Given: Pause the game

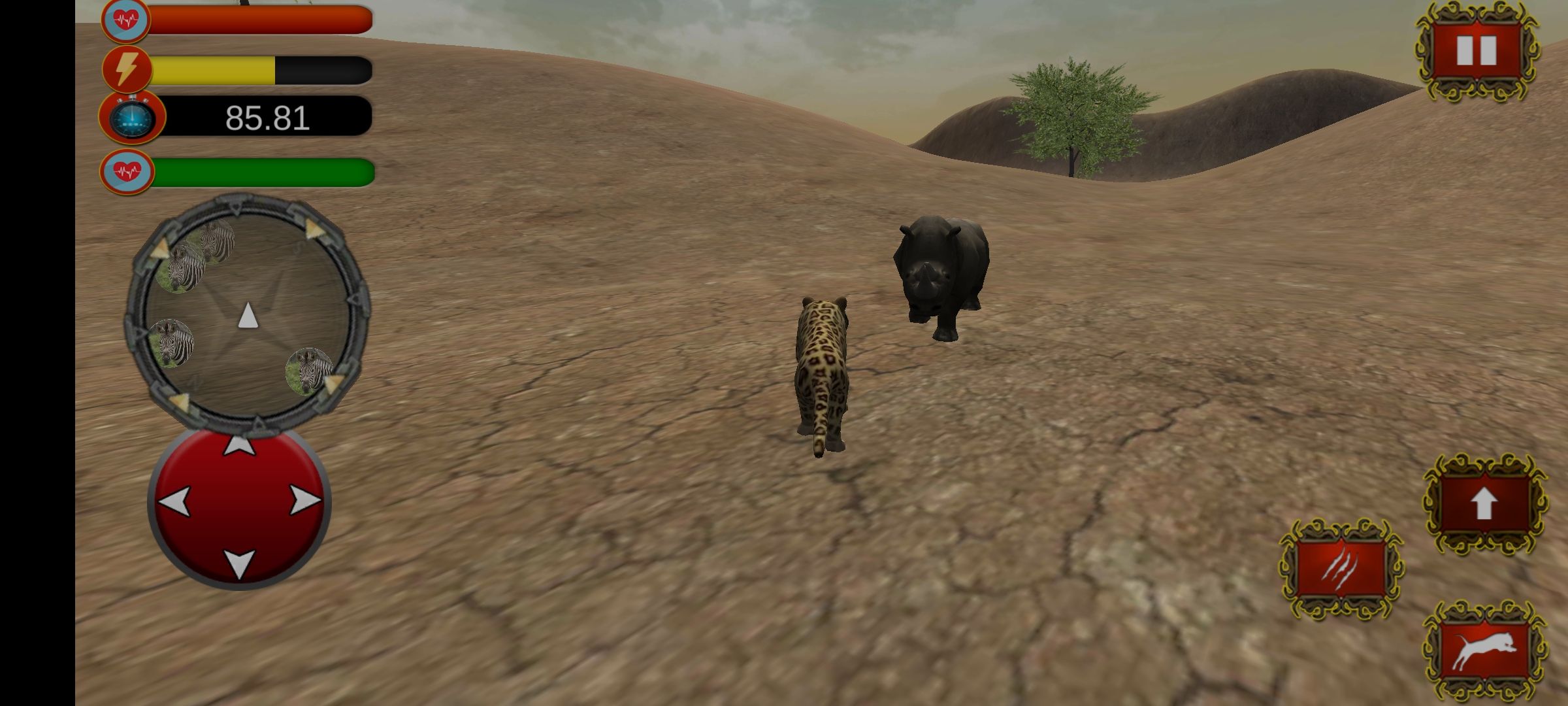Looking at the screenshot, I should tap(1477, 51).
